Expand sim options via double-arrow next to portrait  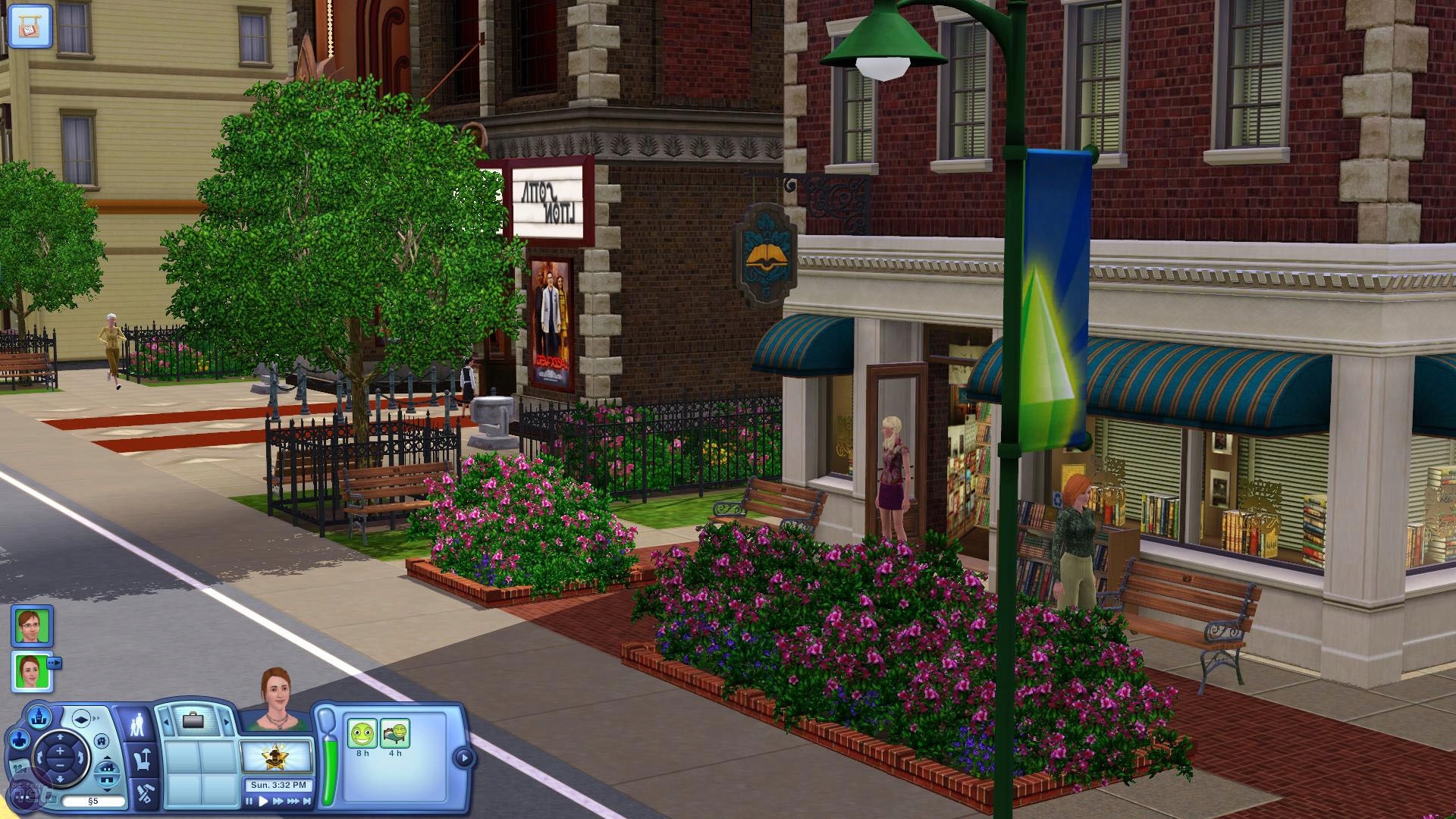pyautogui.click(x=55, y=664)
